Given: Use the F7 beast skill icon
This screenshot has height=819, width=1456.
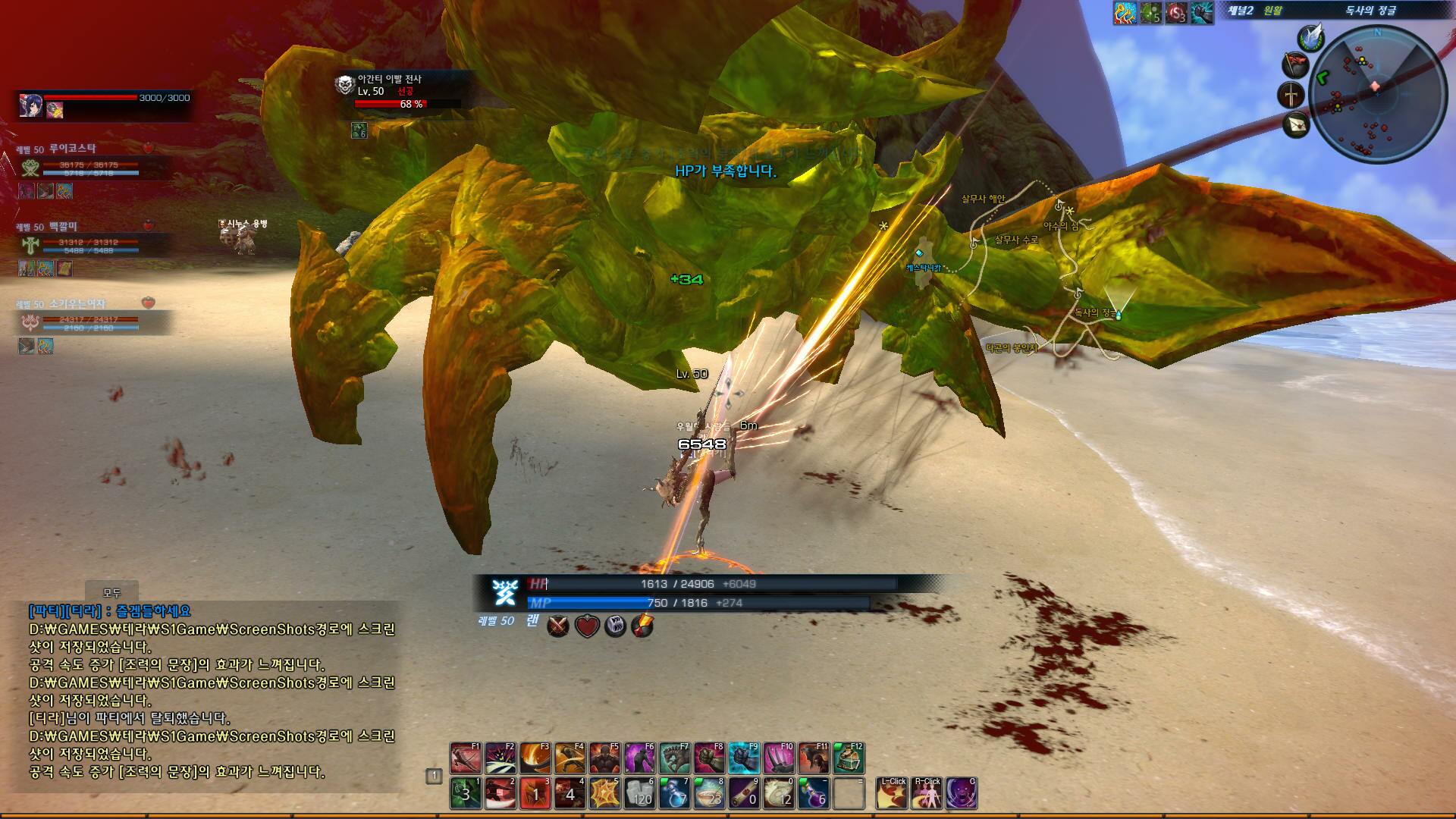Looking at the screenshot, I should [x=675, y=758].
